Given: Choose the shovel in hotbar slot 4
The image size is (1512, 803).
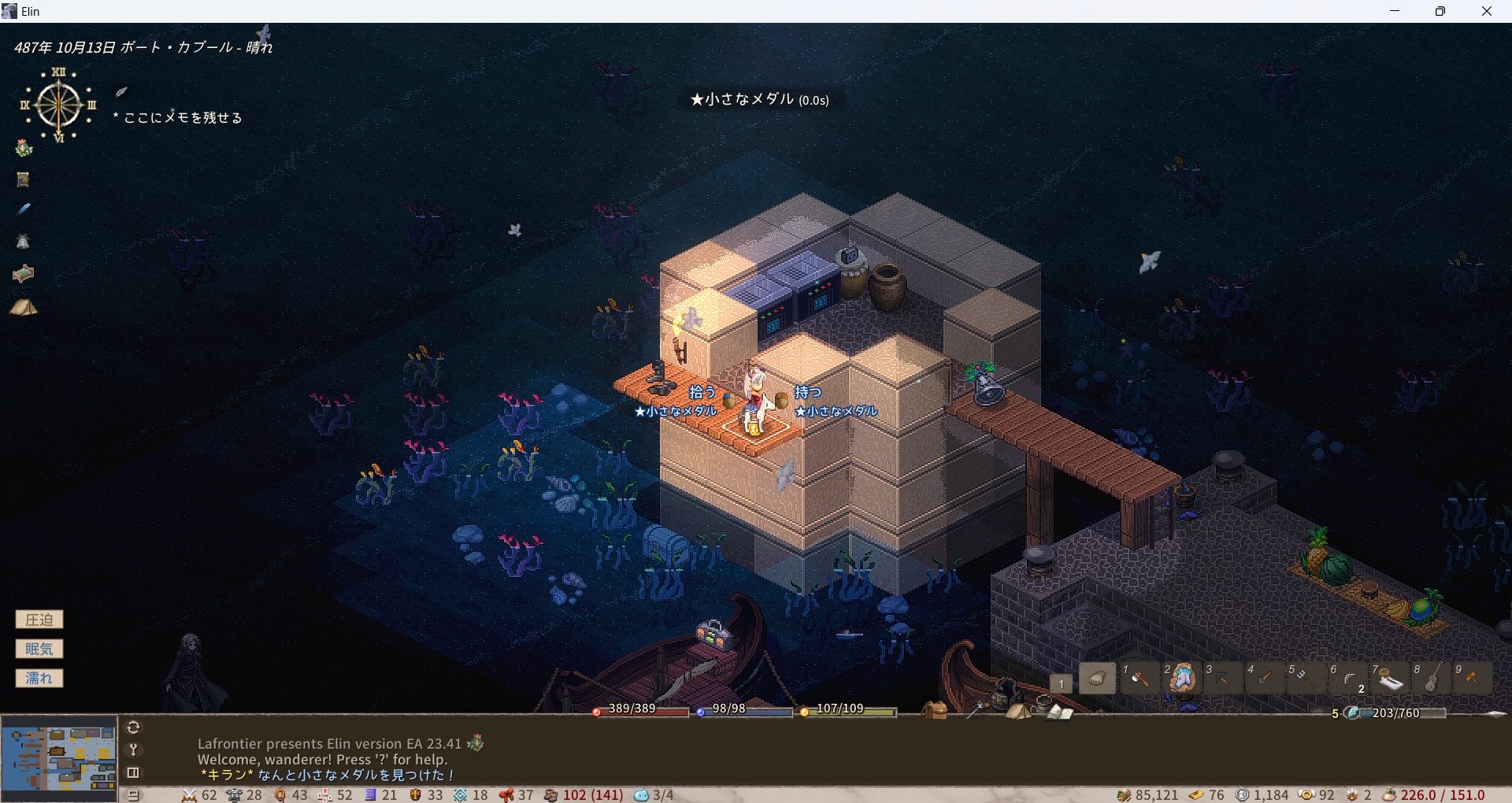Looking at the screenshot, I should coord(1265,678).
